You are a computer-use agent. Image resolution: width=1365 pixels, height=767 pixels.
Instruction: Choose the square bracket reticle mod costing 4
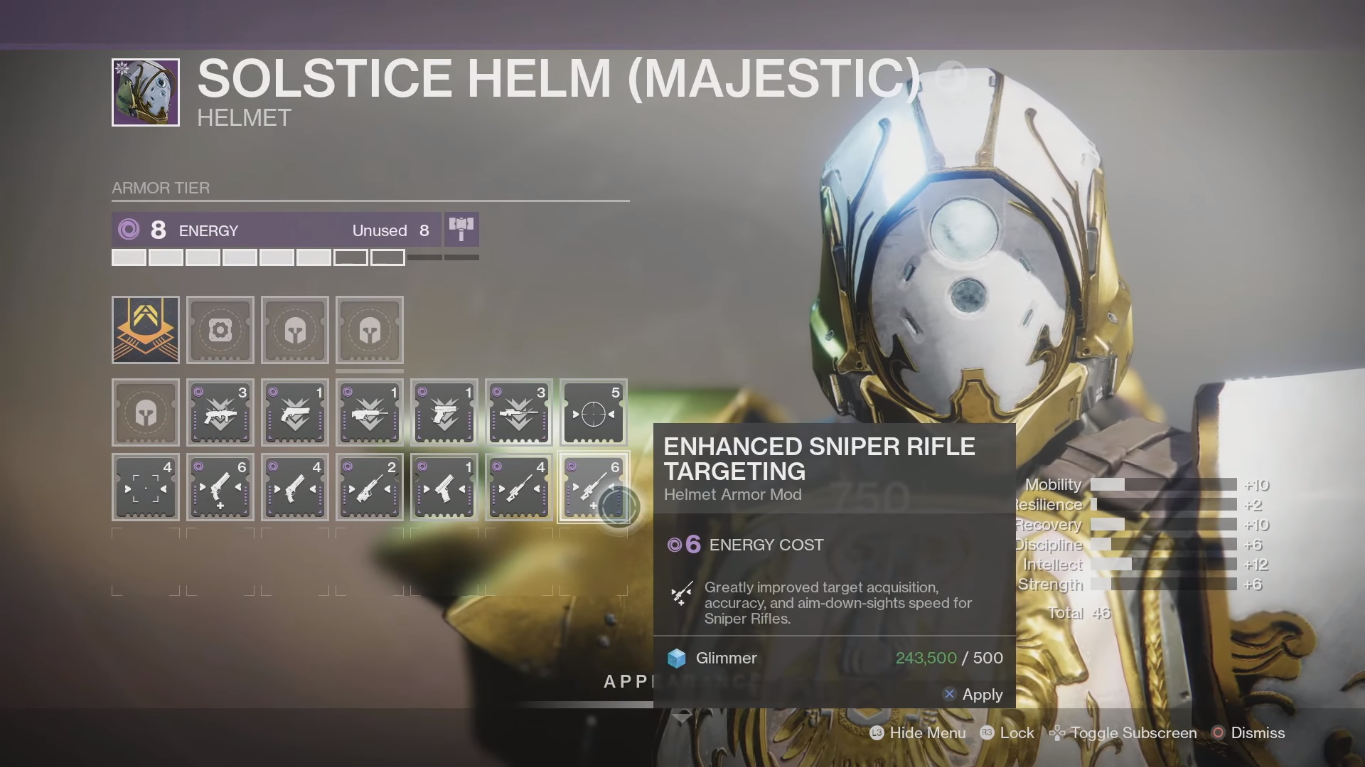[146, 488]
